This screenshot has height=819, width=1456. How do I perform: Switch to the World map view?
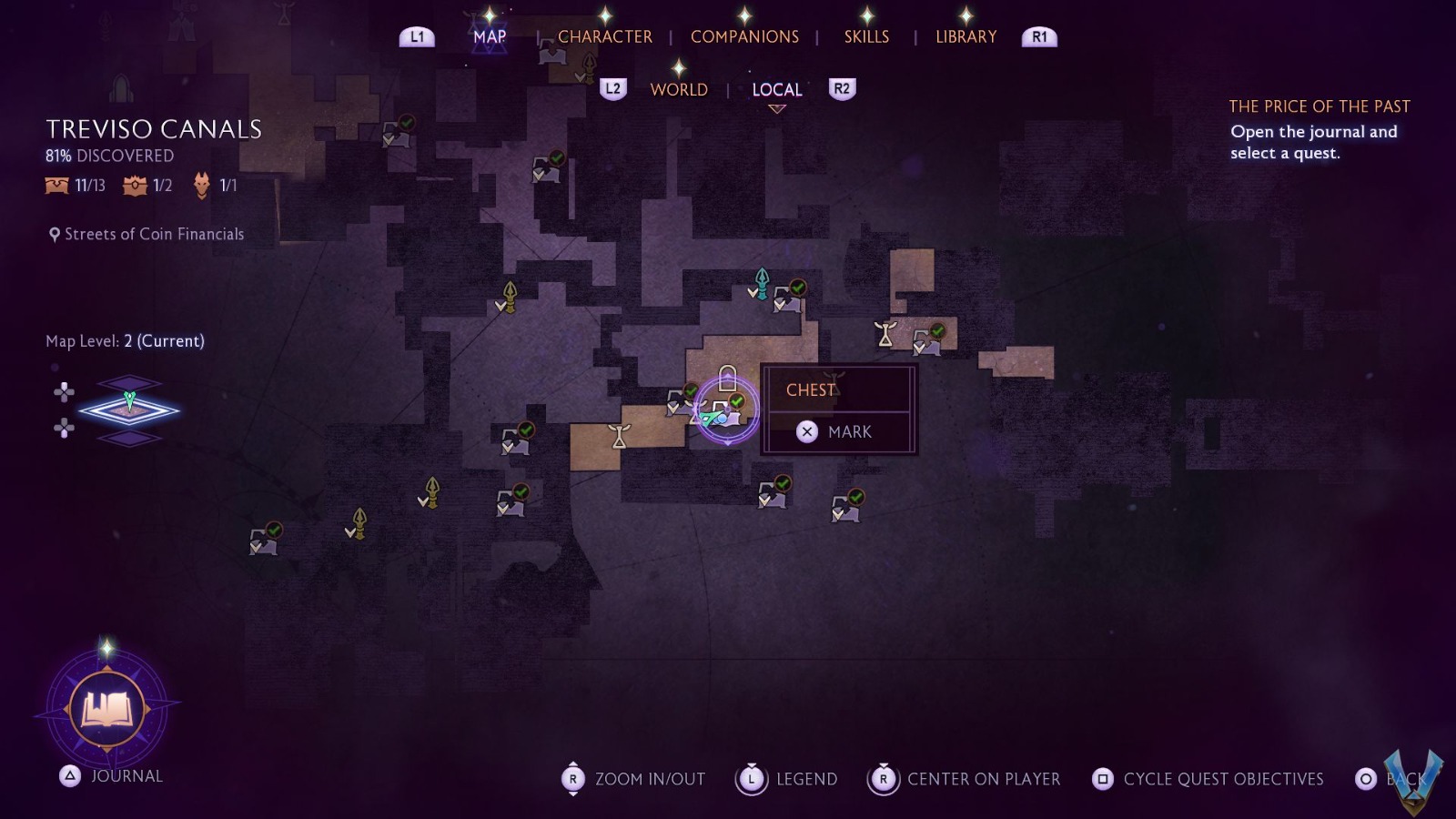679,89
